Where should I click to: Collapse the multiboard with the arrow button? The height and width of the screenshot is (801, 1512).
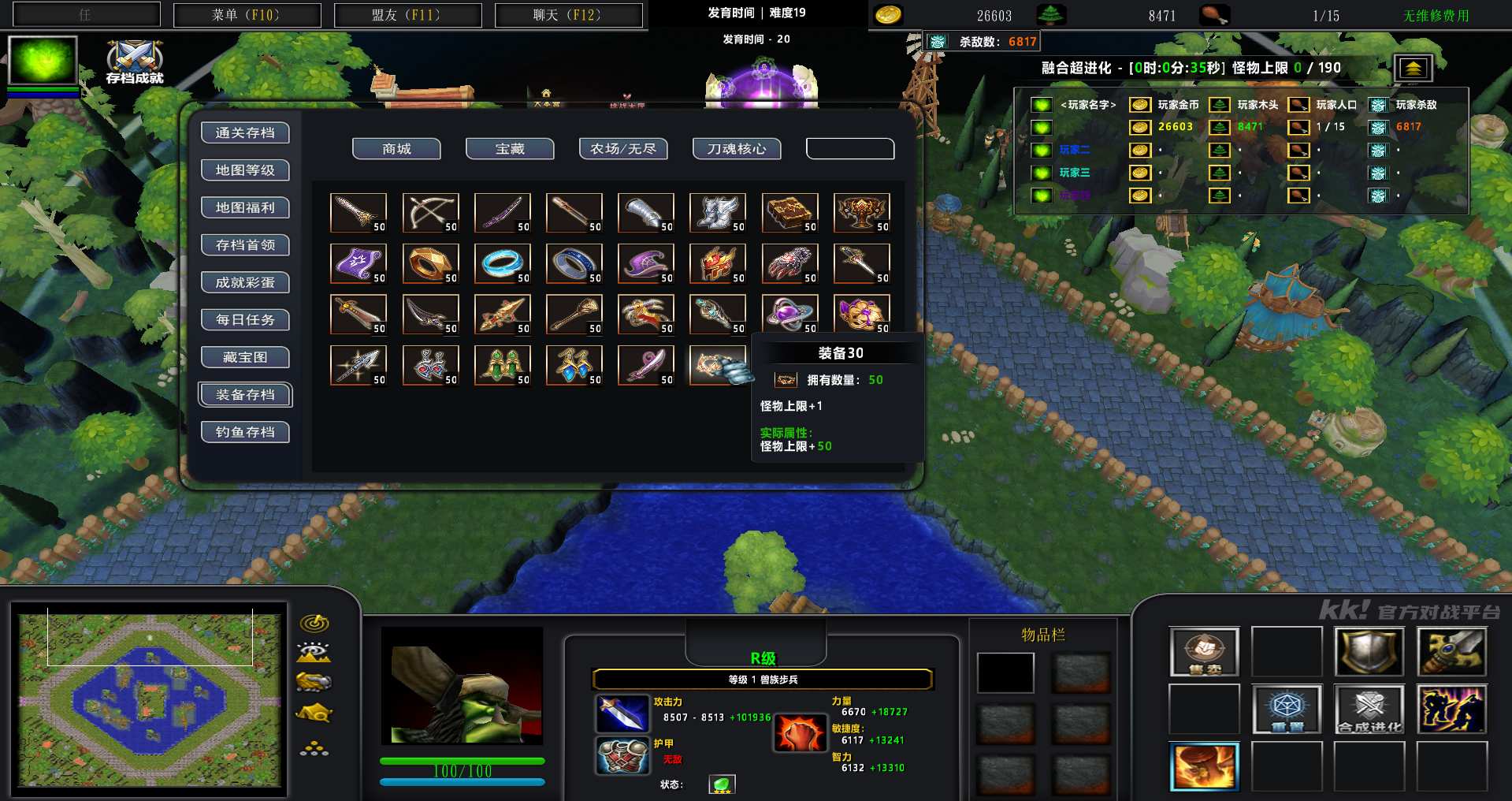(x=1413, y=69)
